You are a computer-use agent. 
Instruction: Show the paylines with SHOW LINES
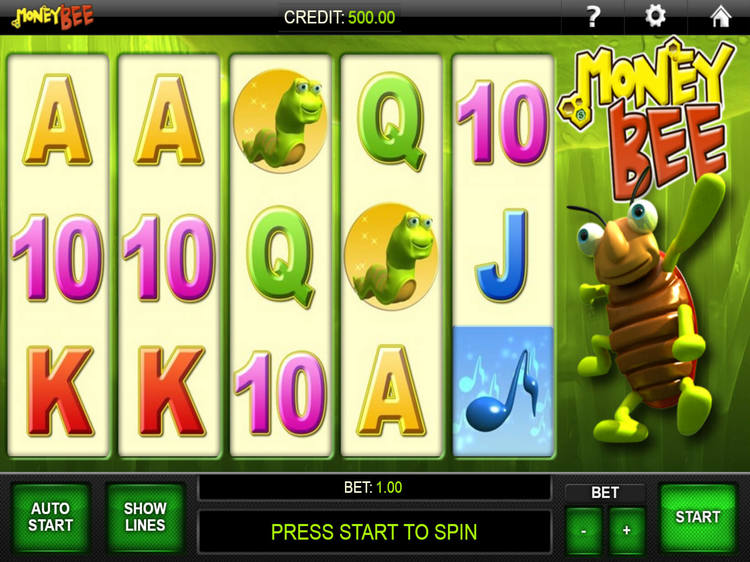tap(145, 518)
